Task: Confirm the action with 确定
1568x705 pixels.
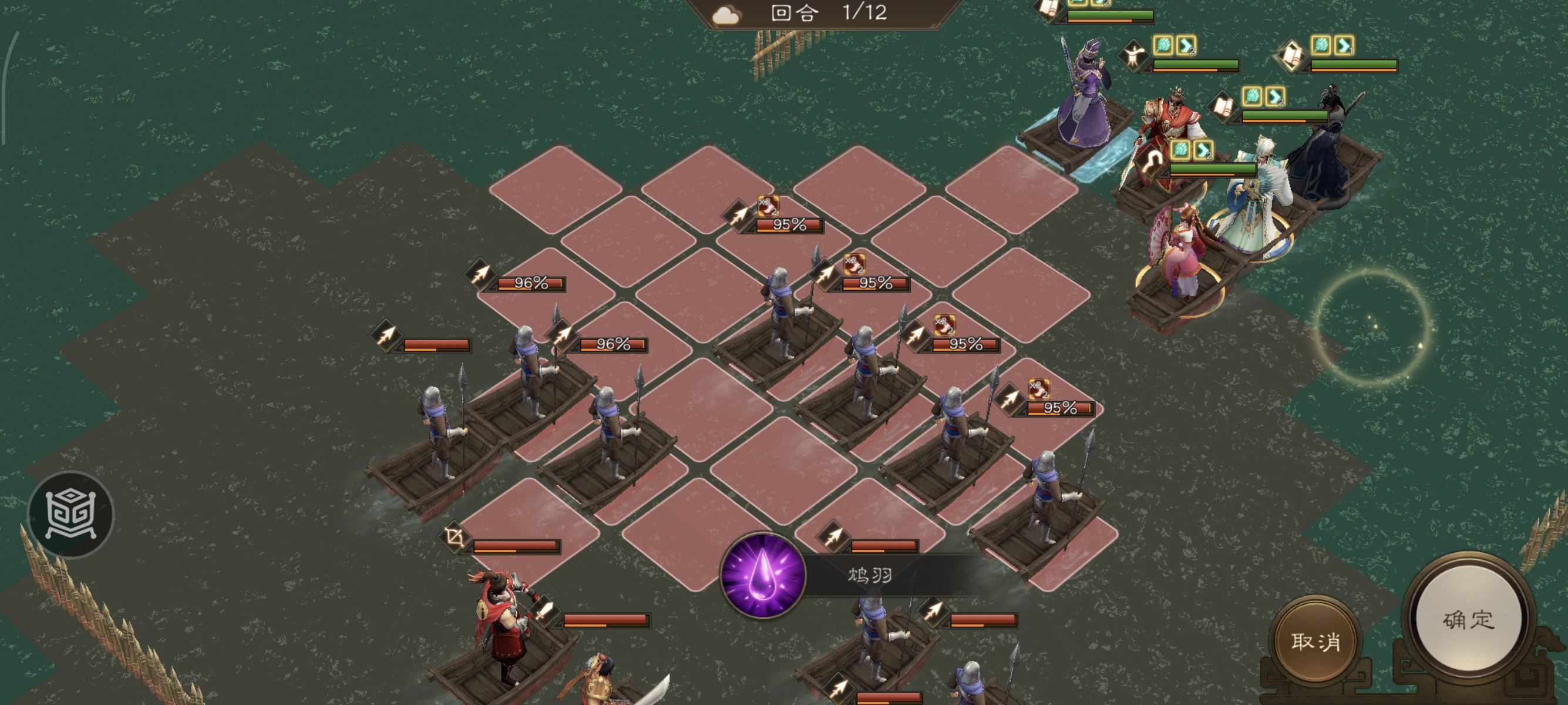Action: click(1468, 619)
